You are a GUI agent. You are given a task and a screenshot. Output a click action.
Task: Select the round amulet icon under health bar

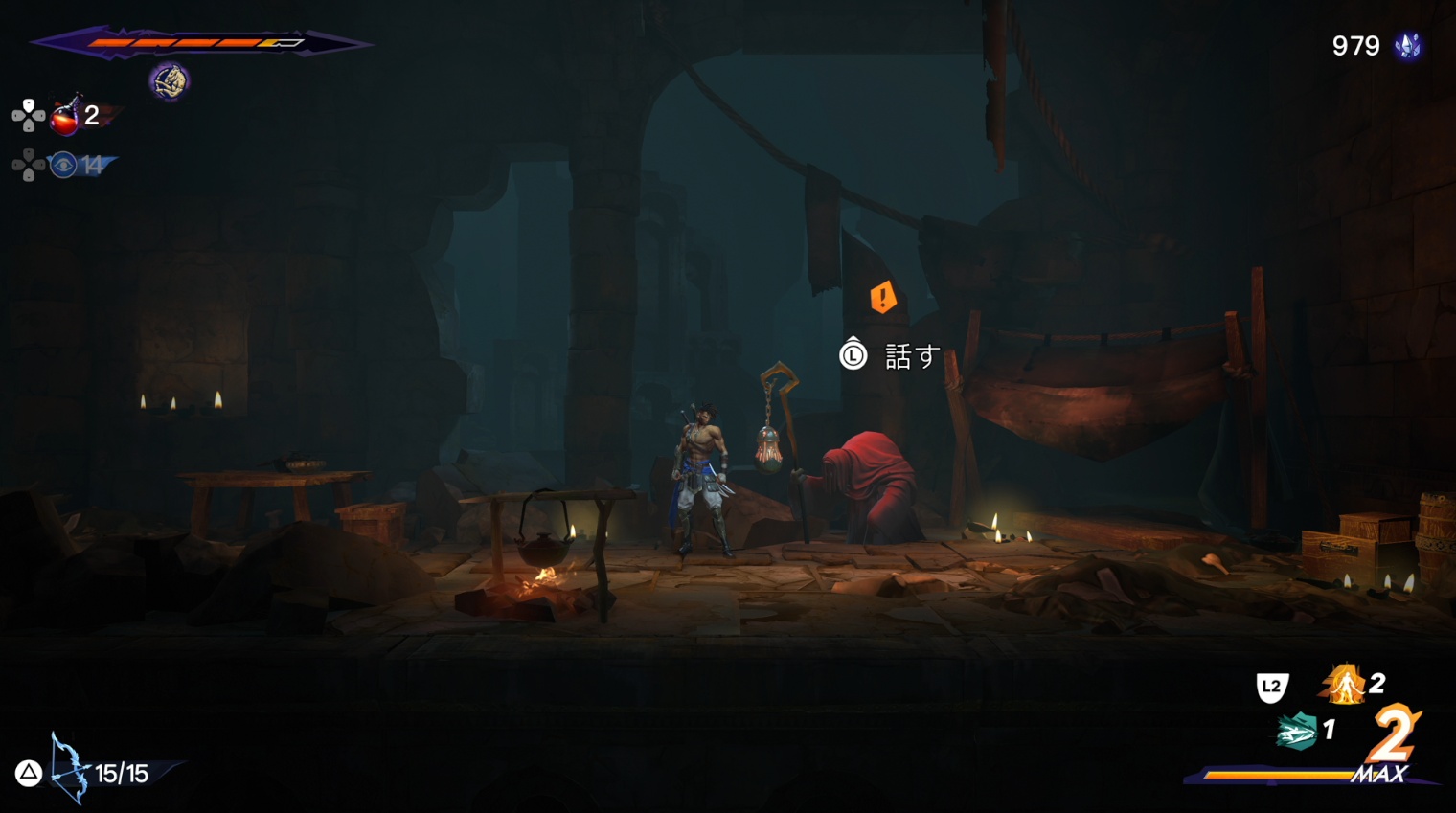[x=169, y=81]
